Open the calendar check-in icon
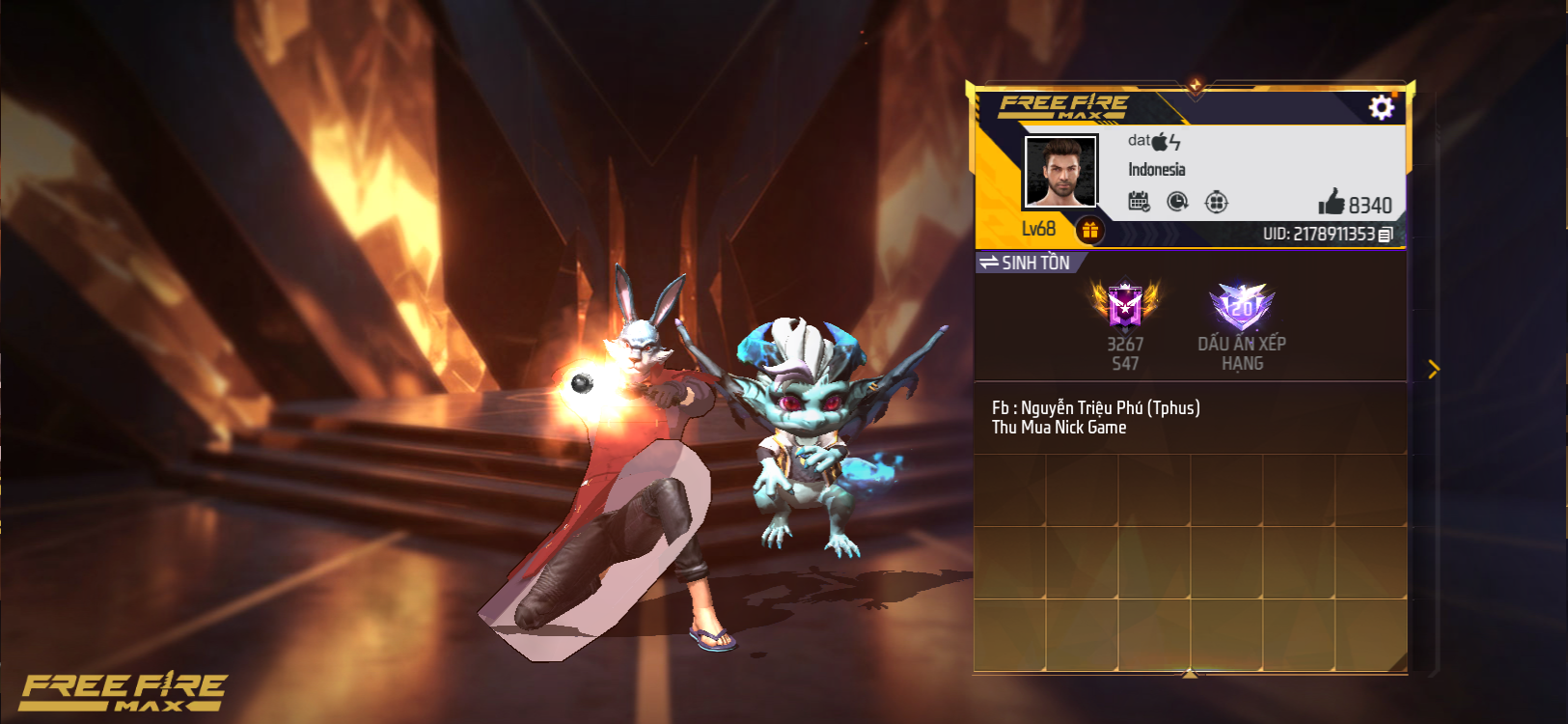Viewport: 1568px width, 724px height. tap(1140, 200)
